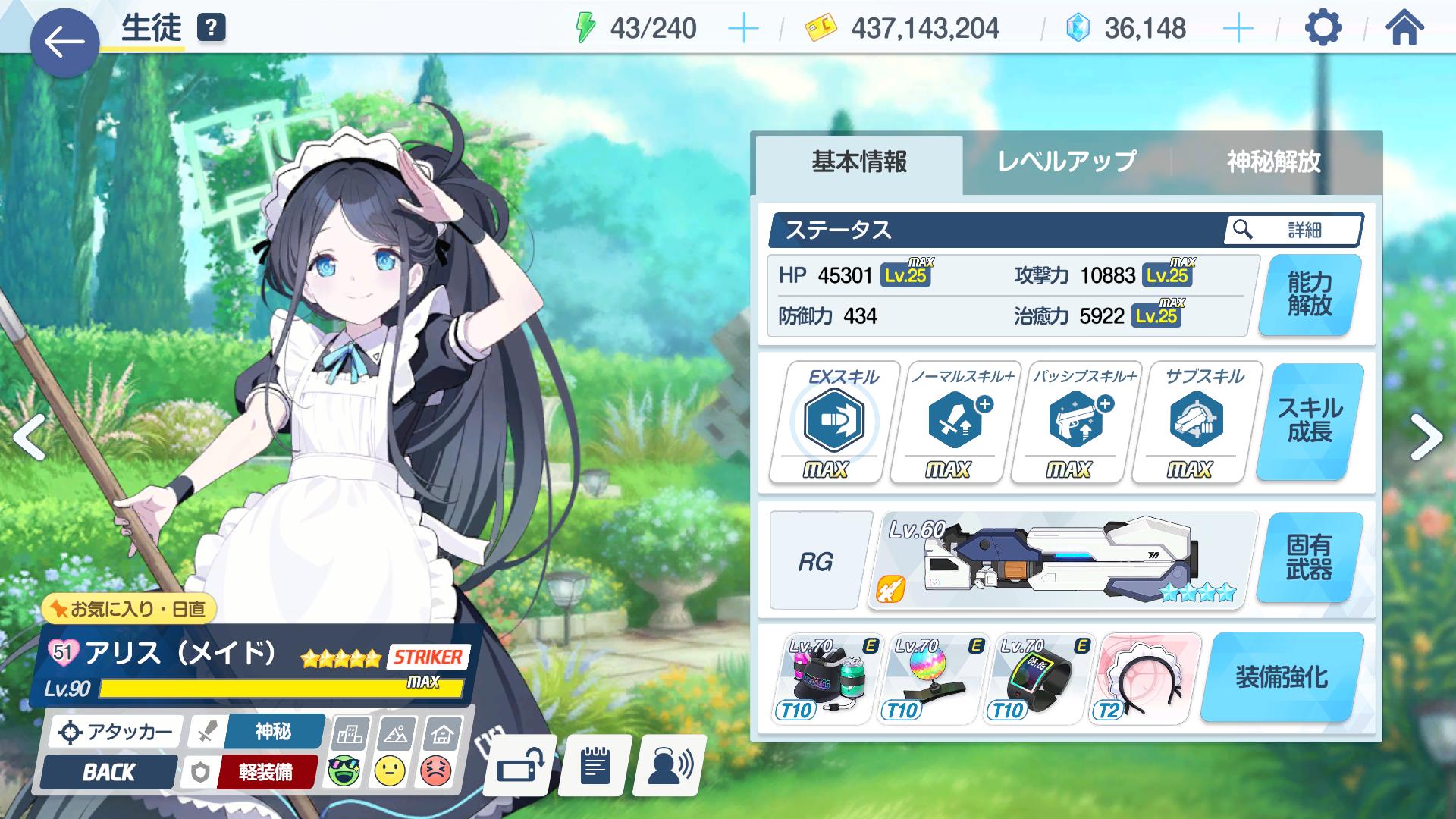Open the 固有武器 menu
This screenshot has width=1456, height=819.
pyautogui.click(x=1309, y=557)
